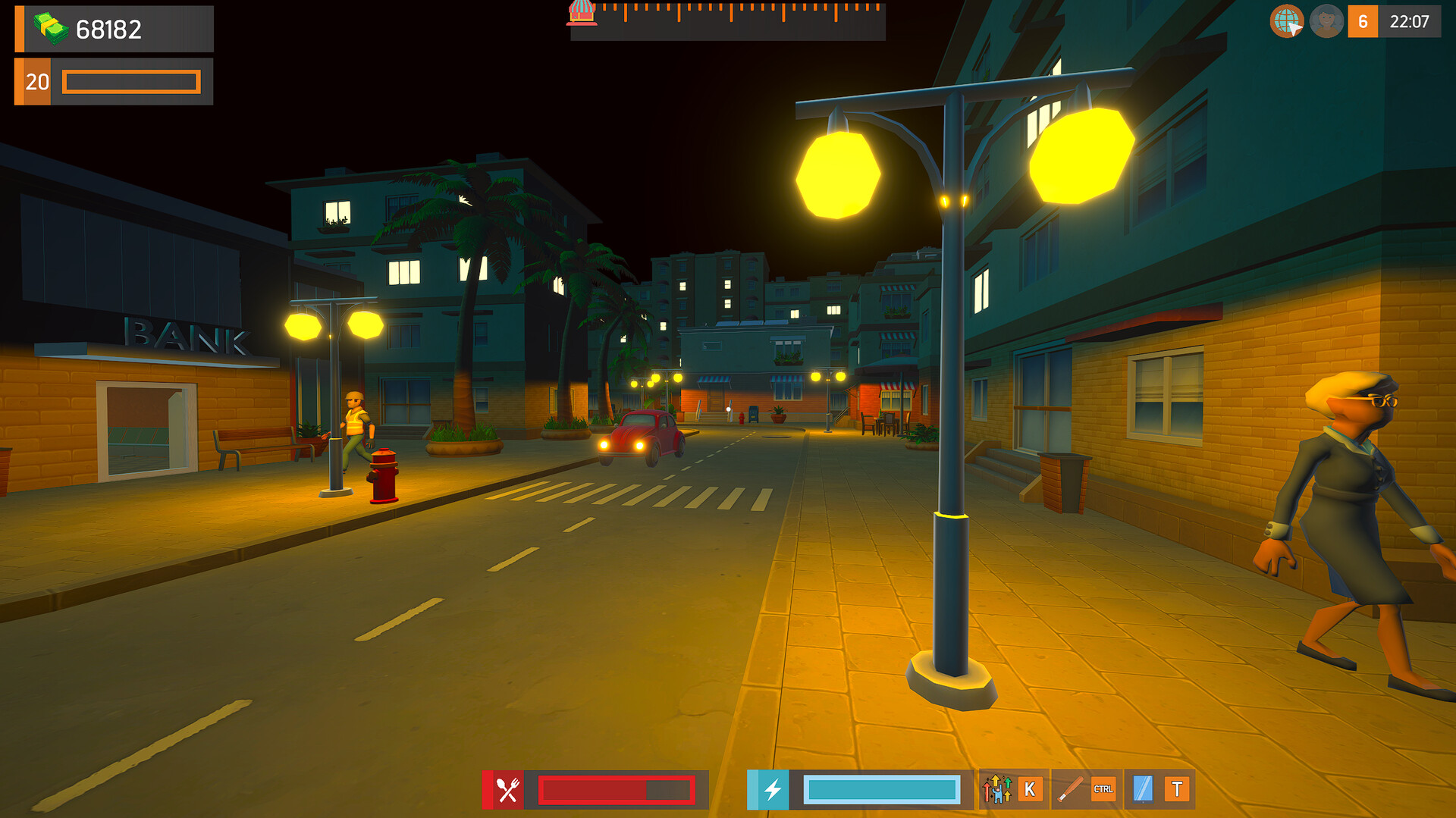Open skills via the upgrade-arrows icon
The image size is (1456, 818).
pyautogui.click(x=997, y=791)
